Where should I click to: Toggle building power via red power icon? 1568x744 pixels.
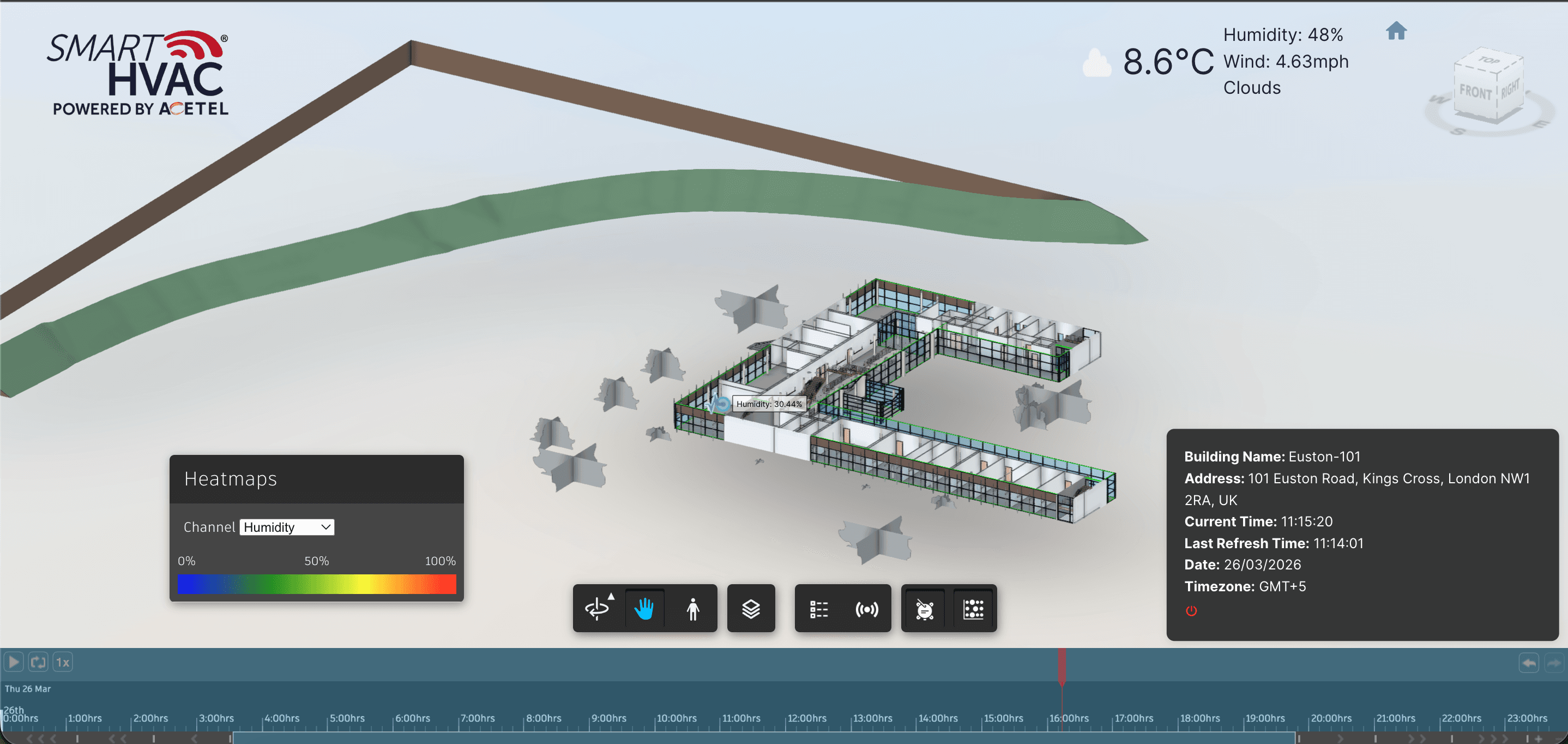pyautogui.click(x=1191, y=611)
